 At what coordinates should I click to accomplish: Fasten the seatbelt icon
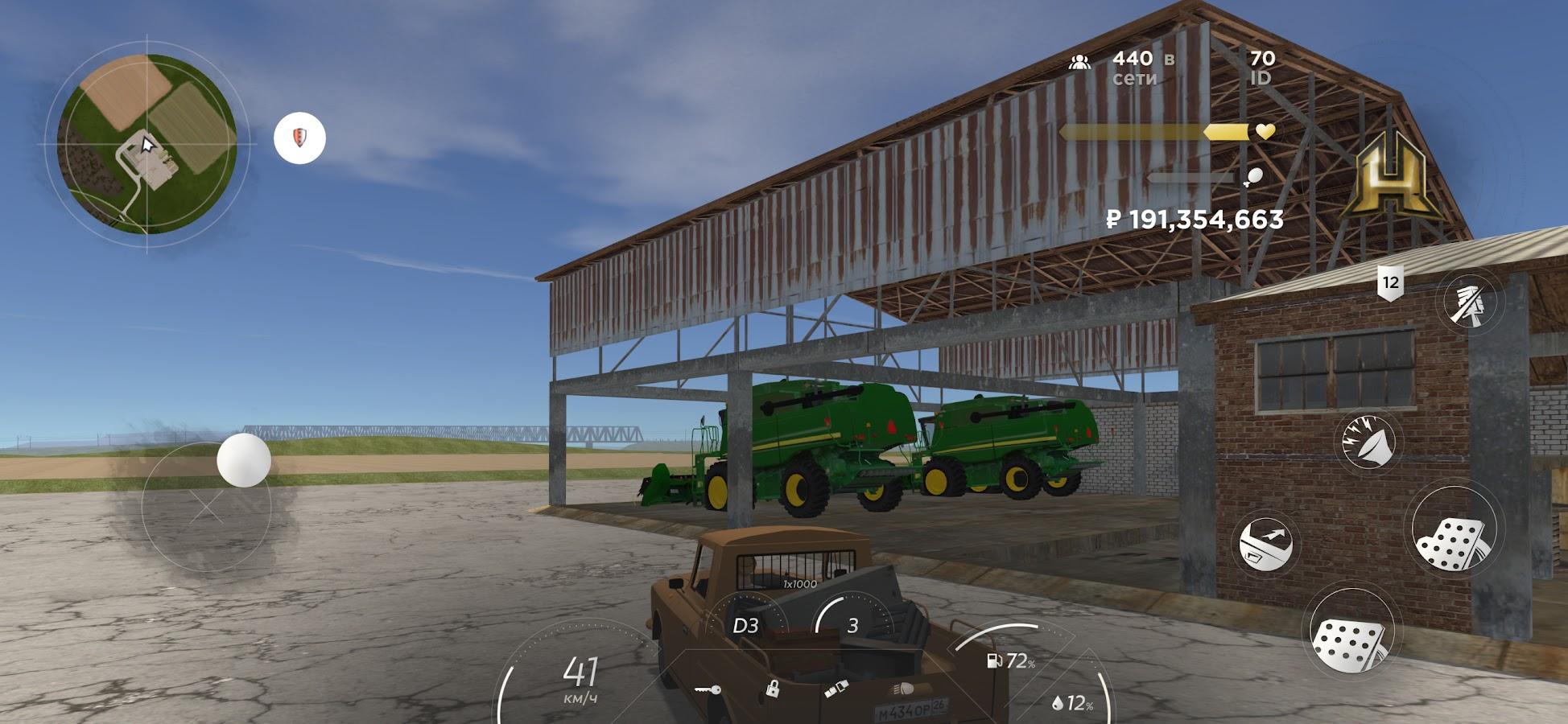point(836,690)
